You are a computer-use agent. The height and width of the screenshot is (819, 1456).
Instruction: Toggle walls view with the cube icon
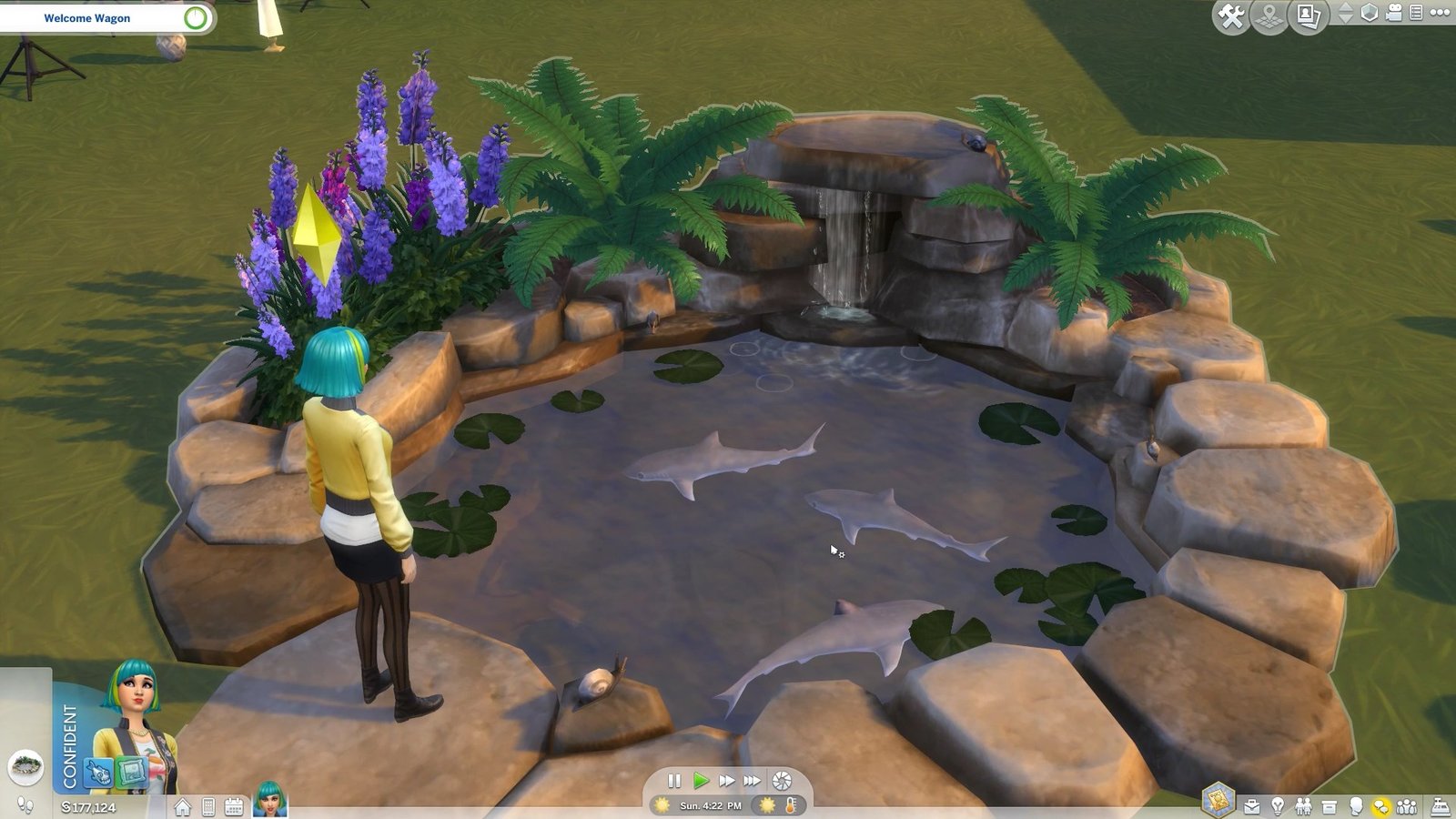(x=1370, y=13)
